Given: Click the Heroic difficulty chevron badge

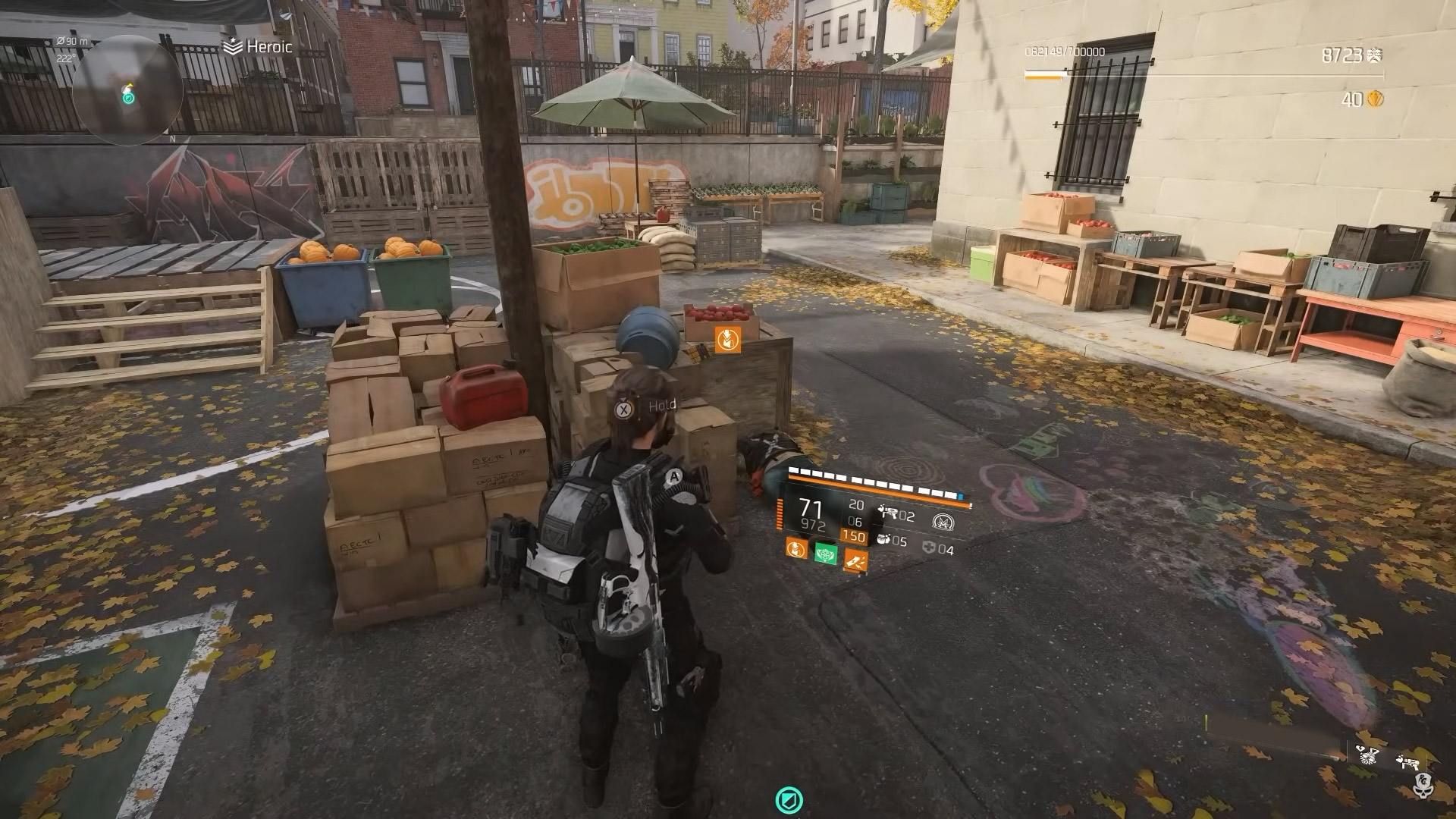Looking at the screenshot, I should [x=232, y=45].
